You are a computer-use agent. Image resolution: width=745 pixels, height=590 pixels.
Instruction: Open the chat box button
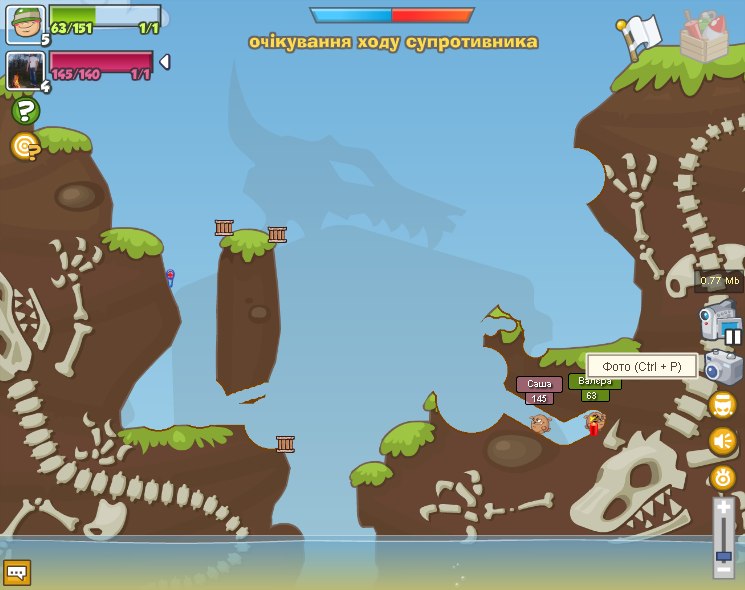point(17,572)
